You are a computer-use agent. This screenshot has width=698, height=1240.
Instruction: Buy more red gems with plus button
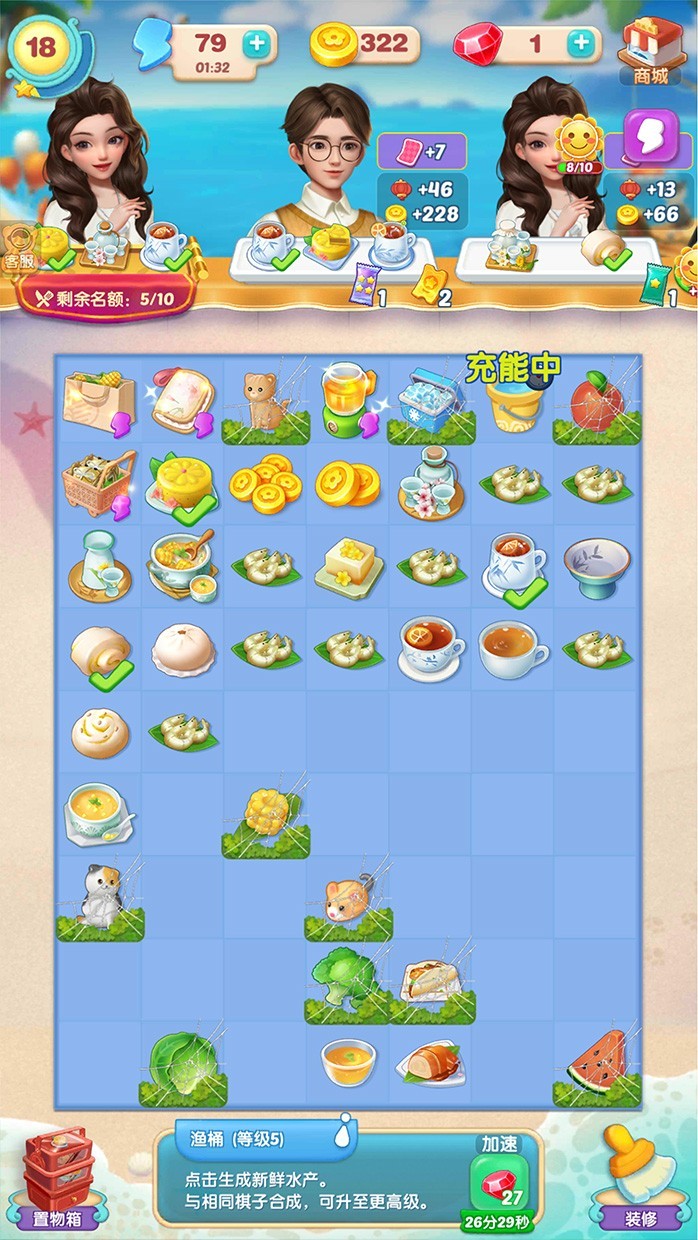[x=580, y=43]
